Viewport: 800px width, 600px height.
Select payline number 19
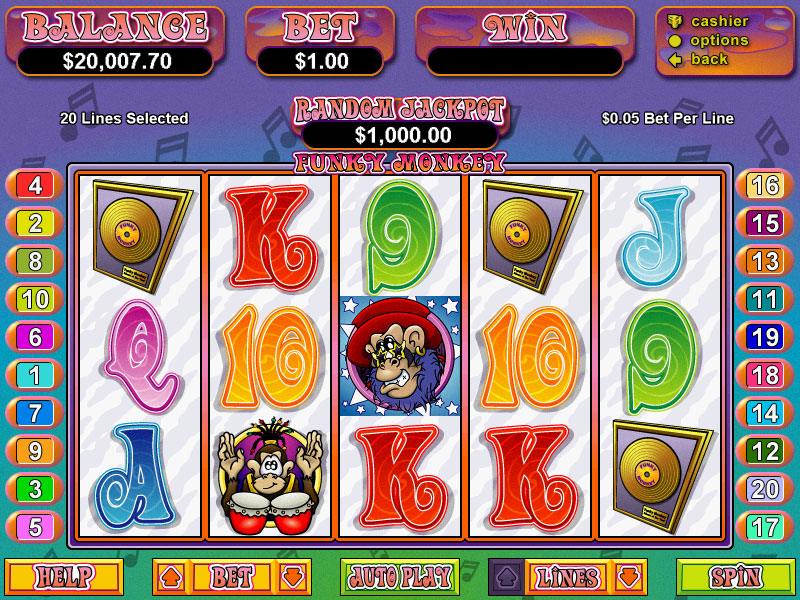[765, 337]
